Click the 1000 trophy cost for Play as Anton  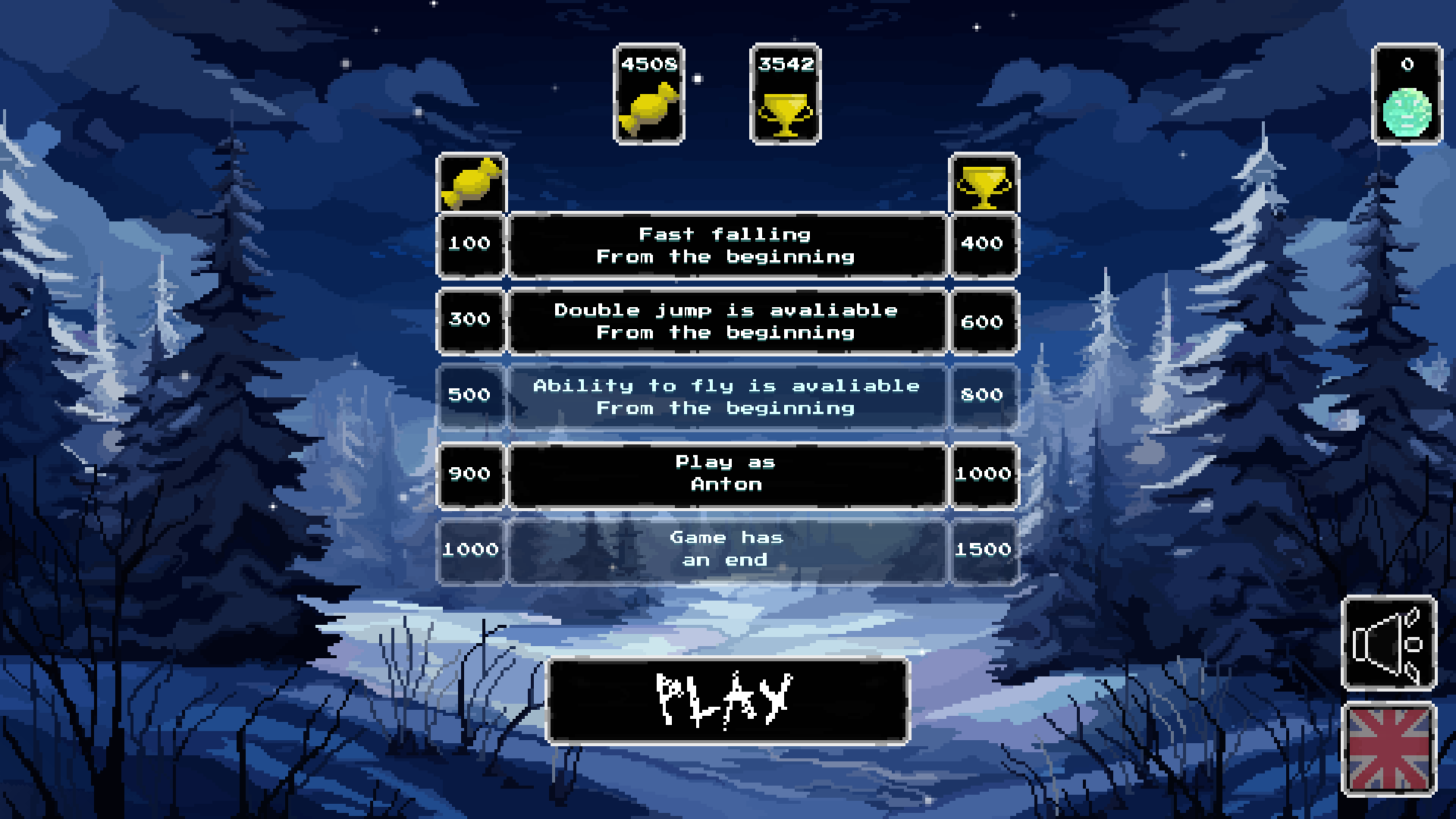point(983,472)
